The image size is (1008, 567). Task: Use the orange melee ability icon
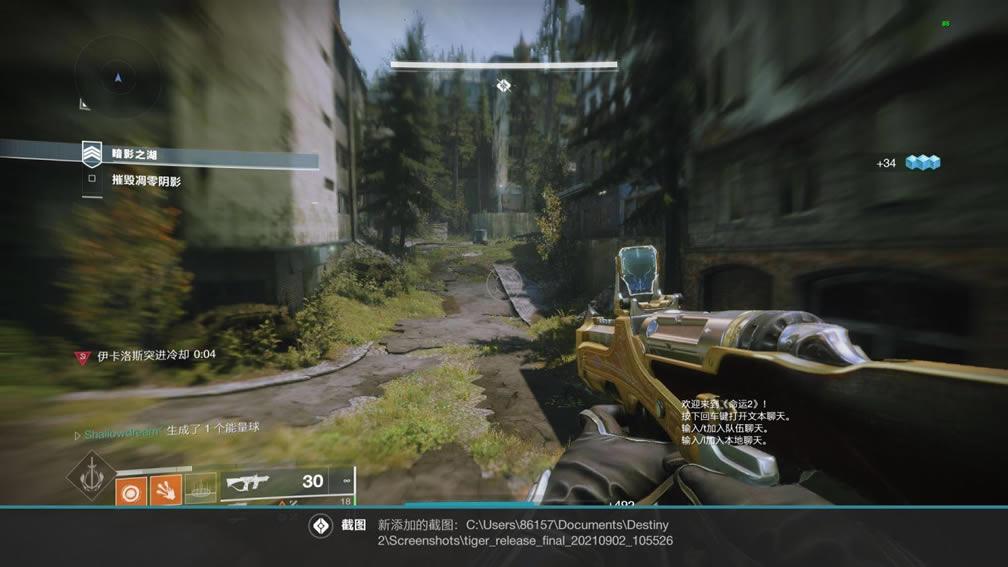click(165, 489)
